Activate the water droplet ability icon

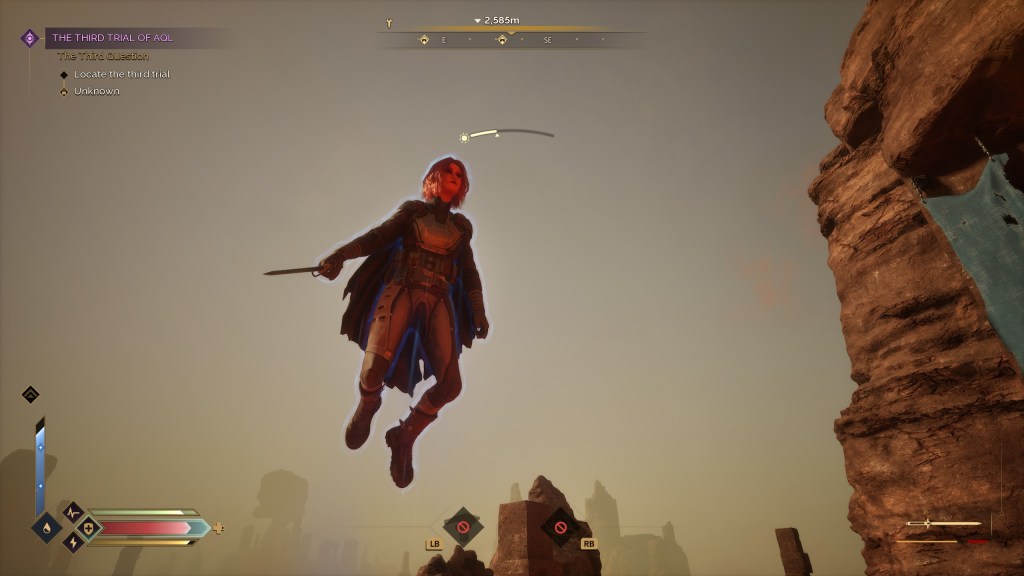(x=46, y=527)
